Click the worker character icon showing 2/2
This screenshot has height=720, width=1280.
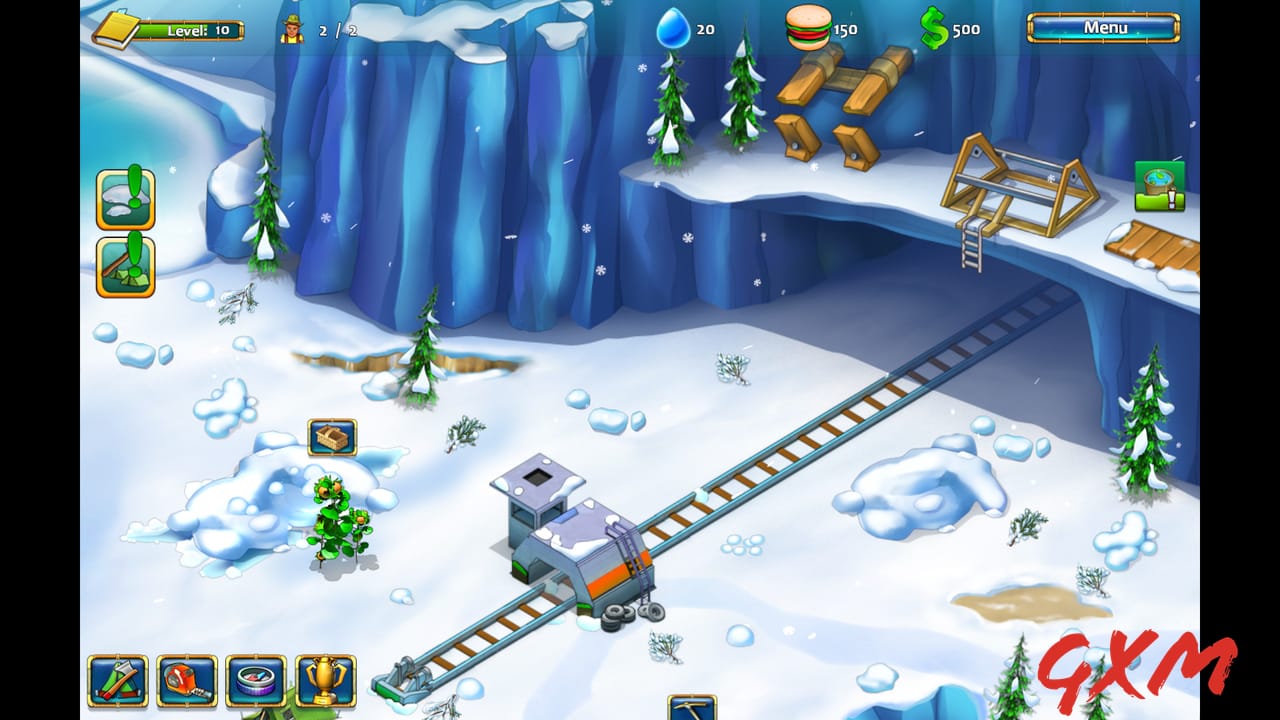coord(294,29)
